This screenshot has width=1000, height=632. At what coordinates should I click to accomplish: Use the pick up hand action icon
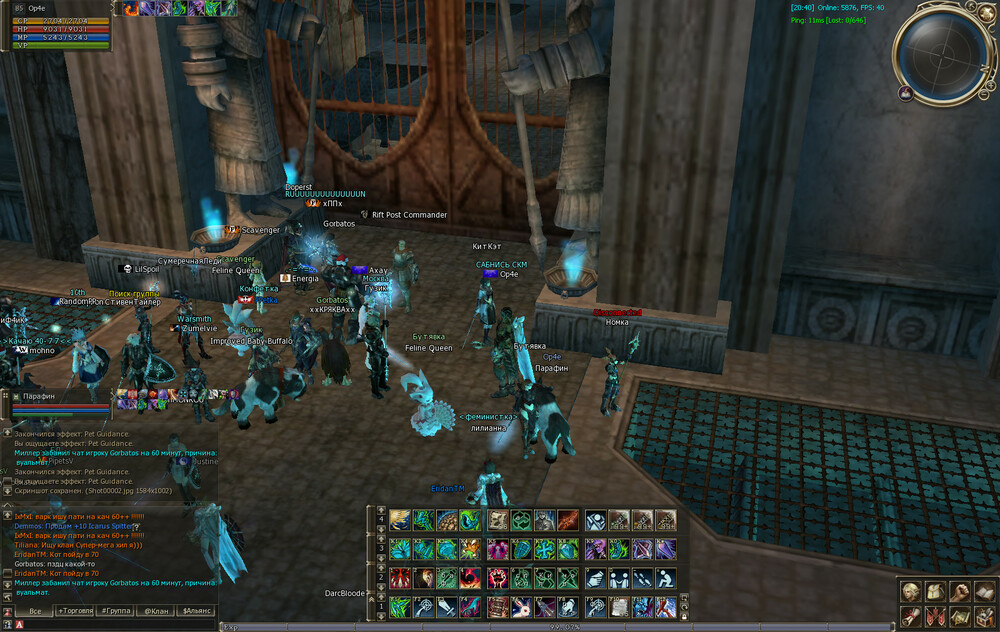click(595, 578)
